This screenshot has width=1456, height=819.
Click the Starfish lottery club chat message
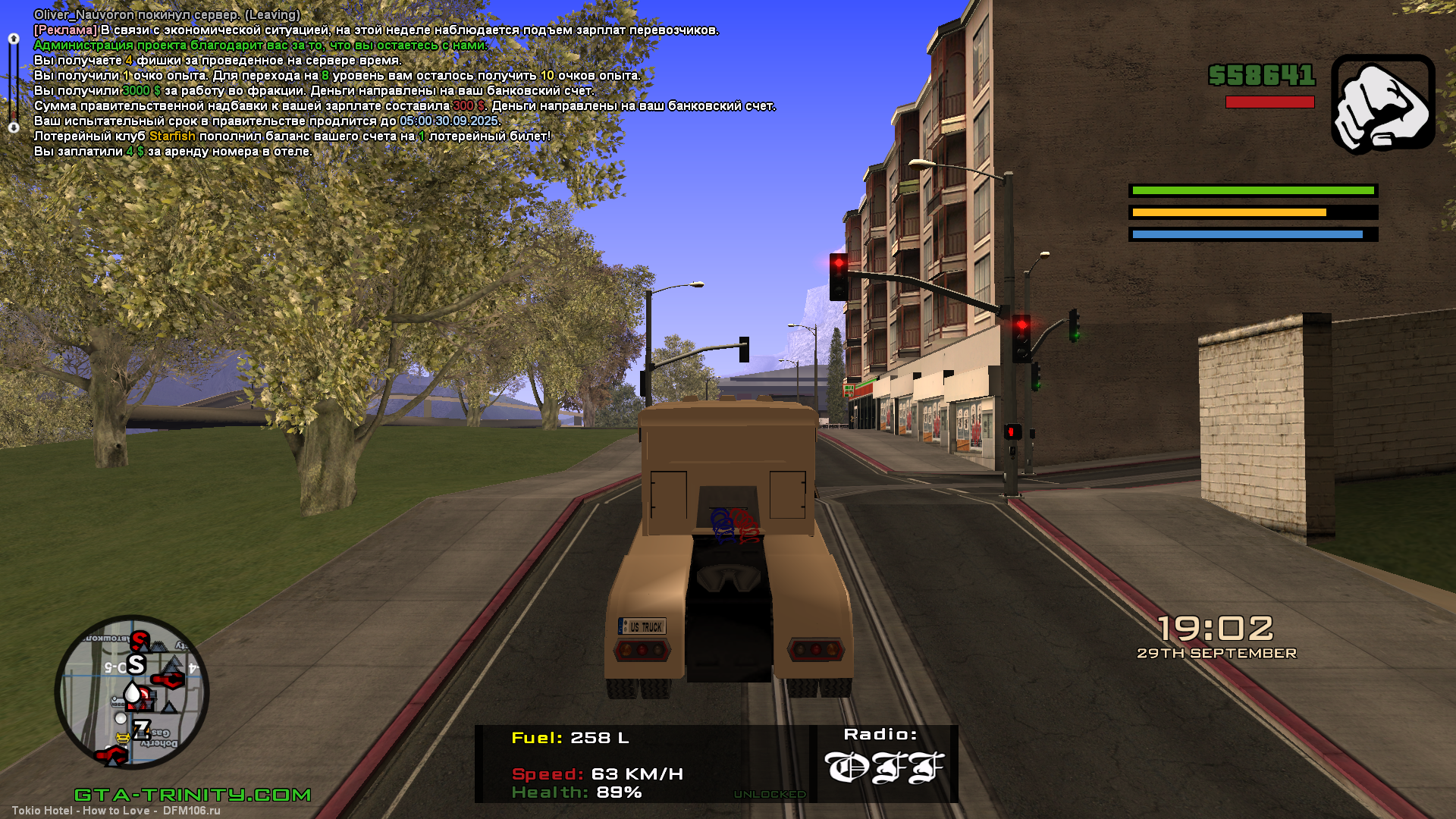pyautogui.click(x=292, y=136)
